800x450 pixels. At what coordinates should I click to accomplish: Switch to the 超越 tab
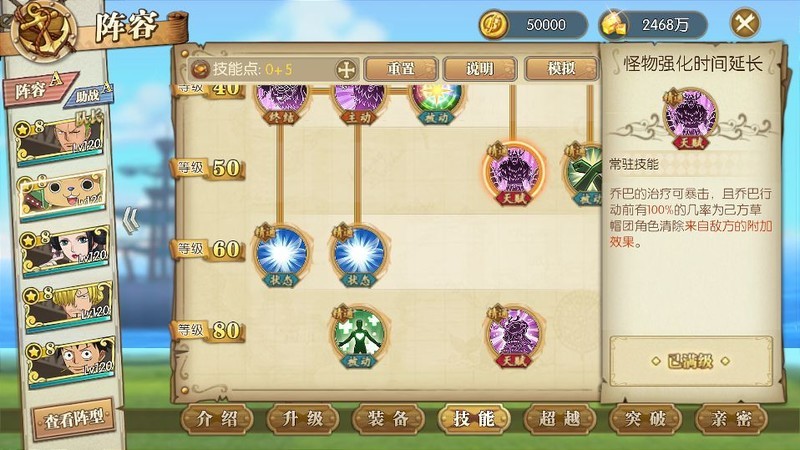point(558,418)
